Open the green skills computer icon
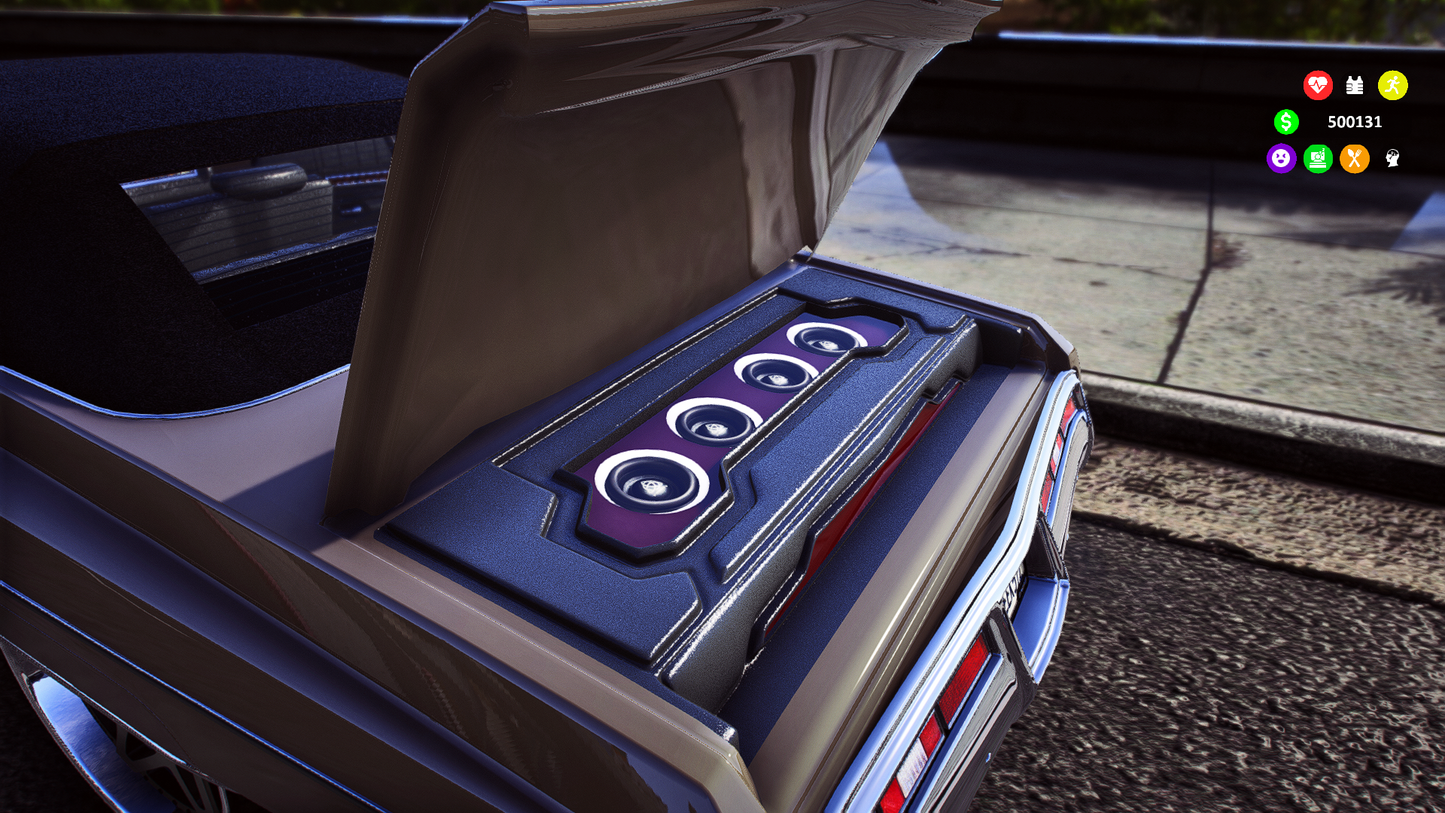The height and width of the screenshot is (813, 1445). coord(1318,159)
